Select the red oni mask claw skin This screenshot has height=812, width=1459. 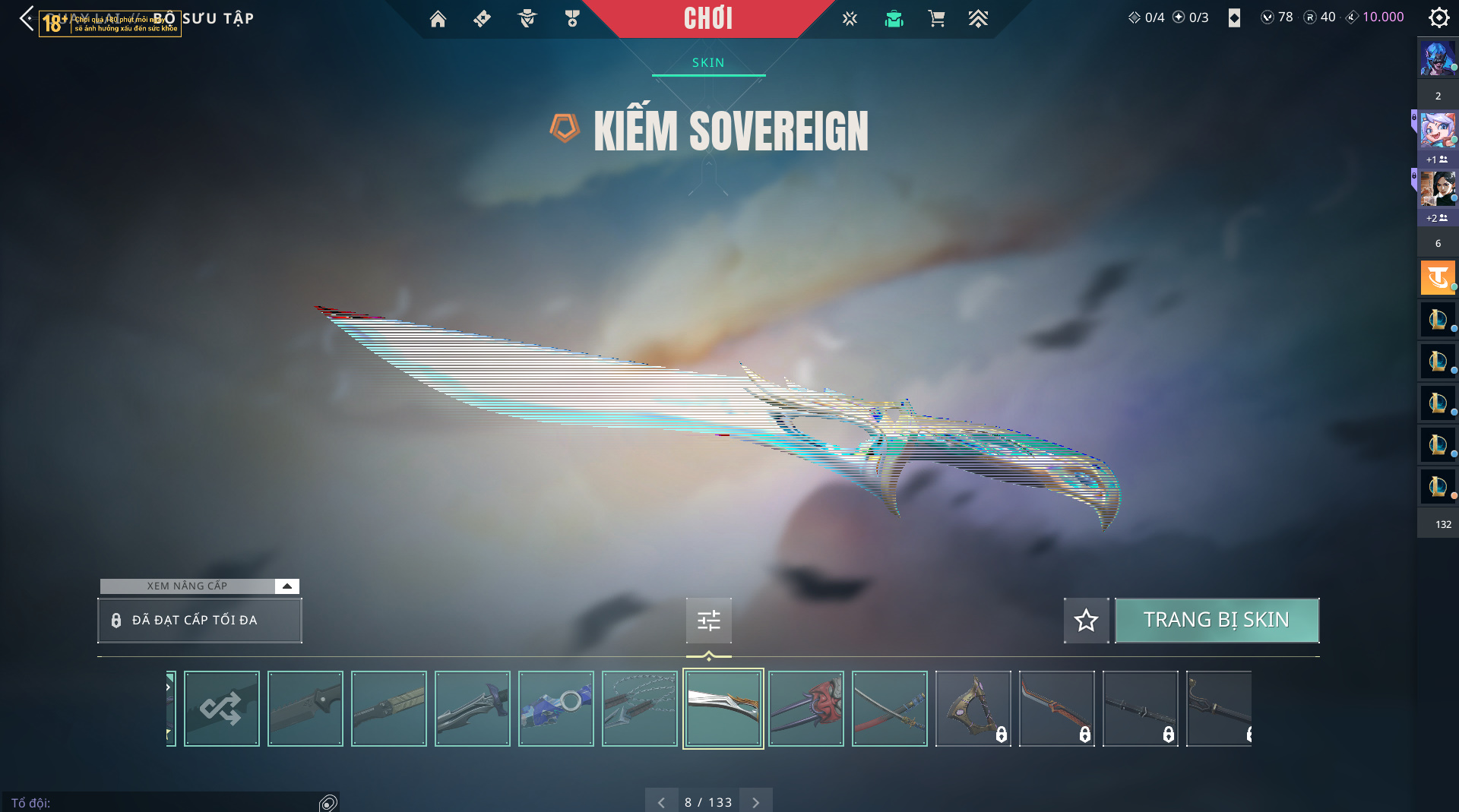coord(806,709)
